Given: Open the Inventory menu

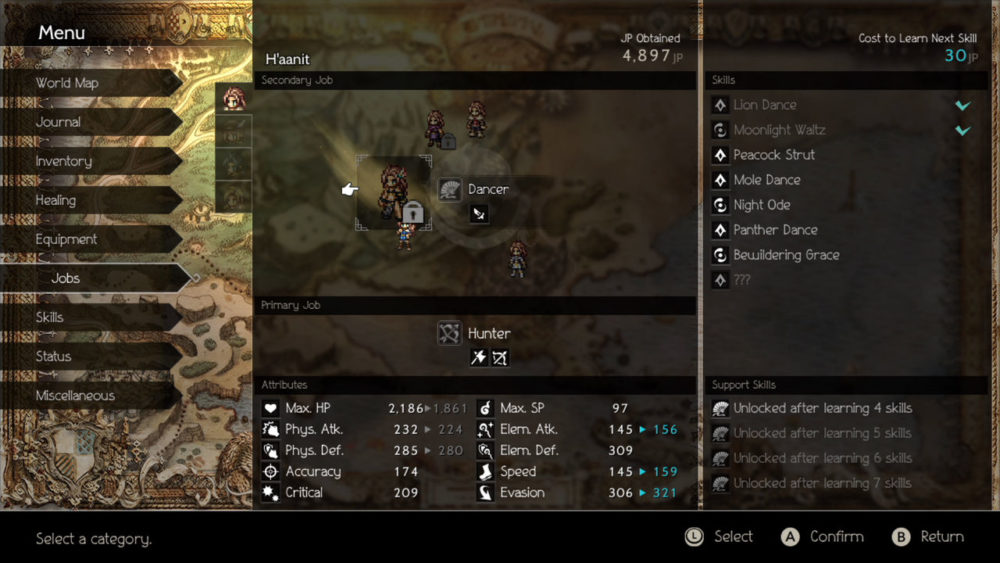Looking at the screenshot, I should 63,161.
